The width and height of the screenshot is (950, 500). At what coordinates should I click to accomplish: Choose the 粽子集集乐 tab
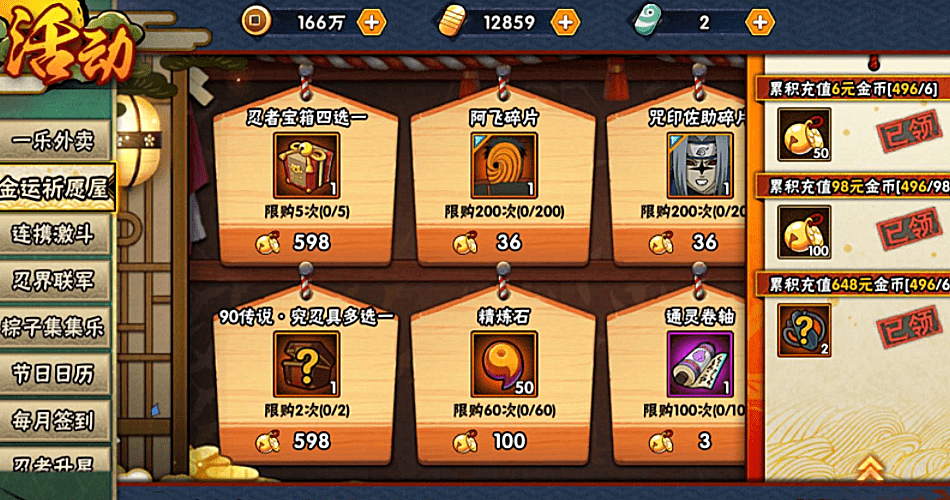(55, 328)
